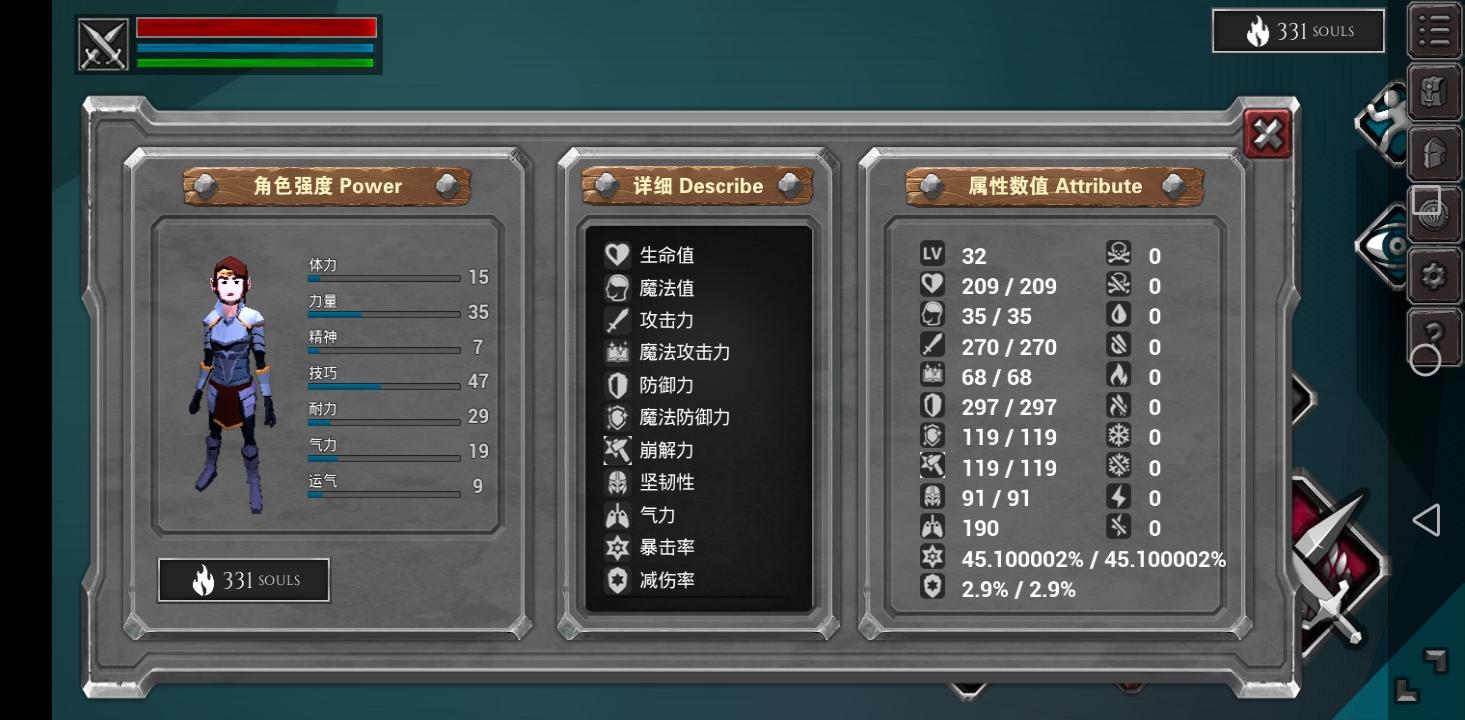The image size is (1465, 720).
Task: Switch to the 角色强度 Power tab
Action: point(327,186)
